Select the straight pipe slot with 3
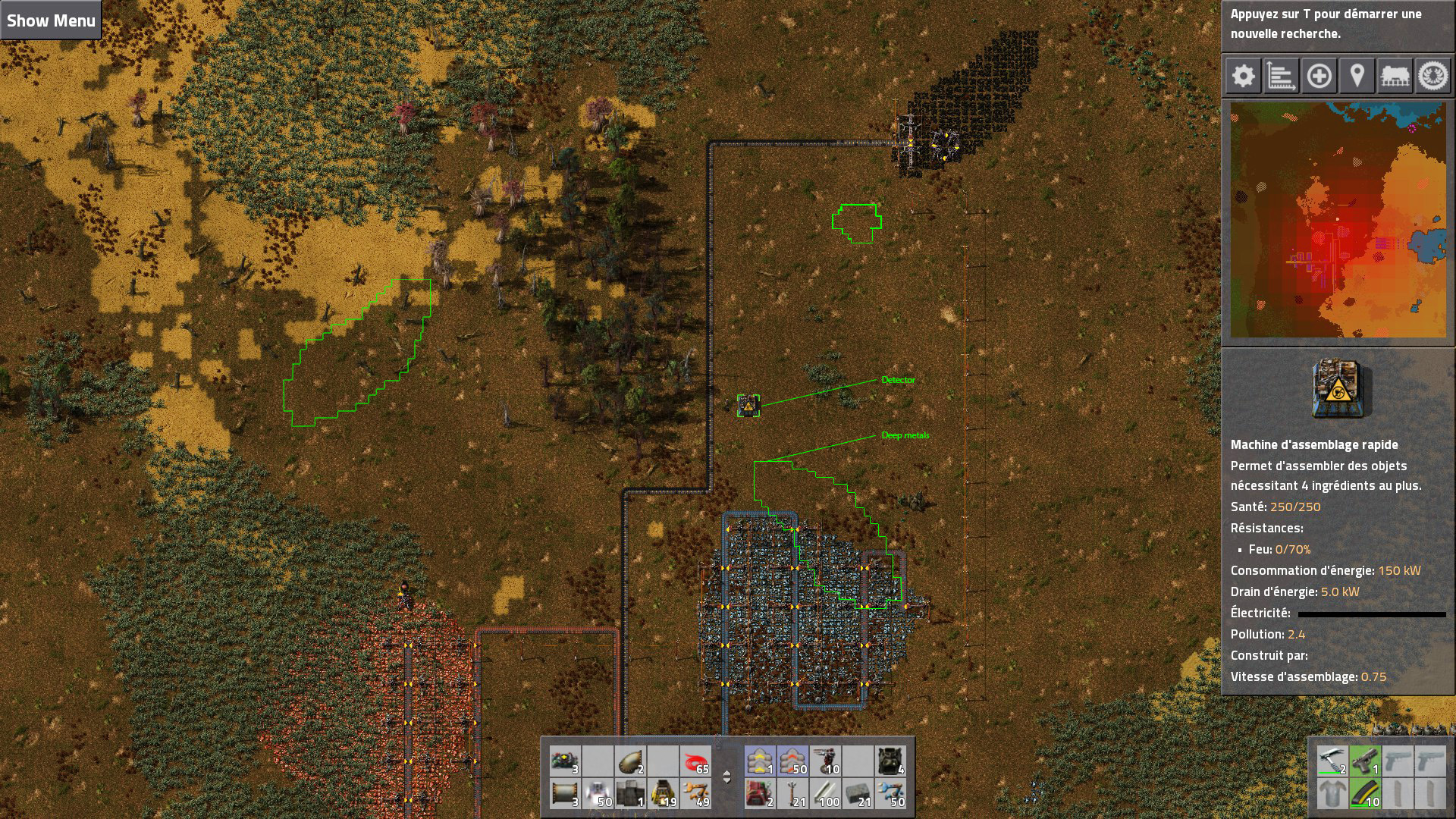 (565, 793)
